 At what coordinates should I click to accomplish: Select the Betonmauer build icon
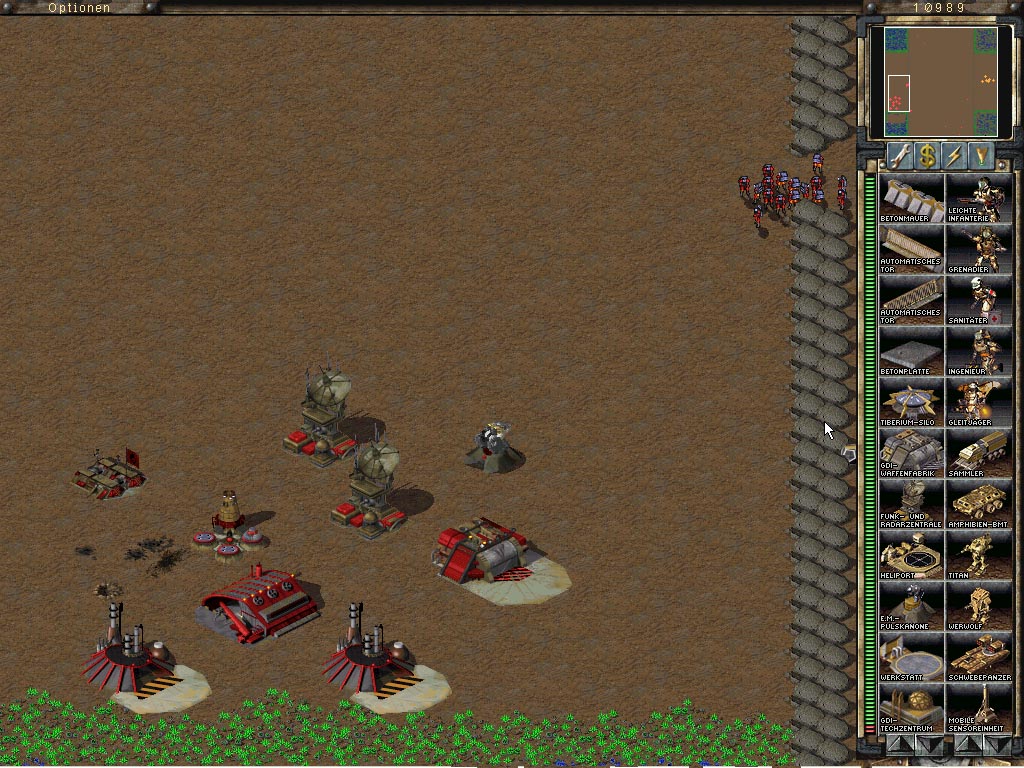click(911, 198)
